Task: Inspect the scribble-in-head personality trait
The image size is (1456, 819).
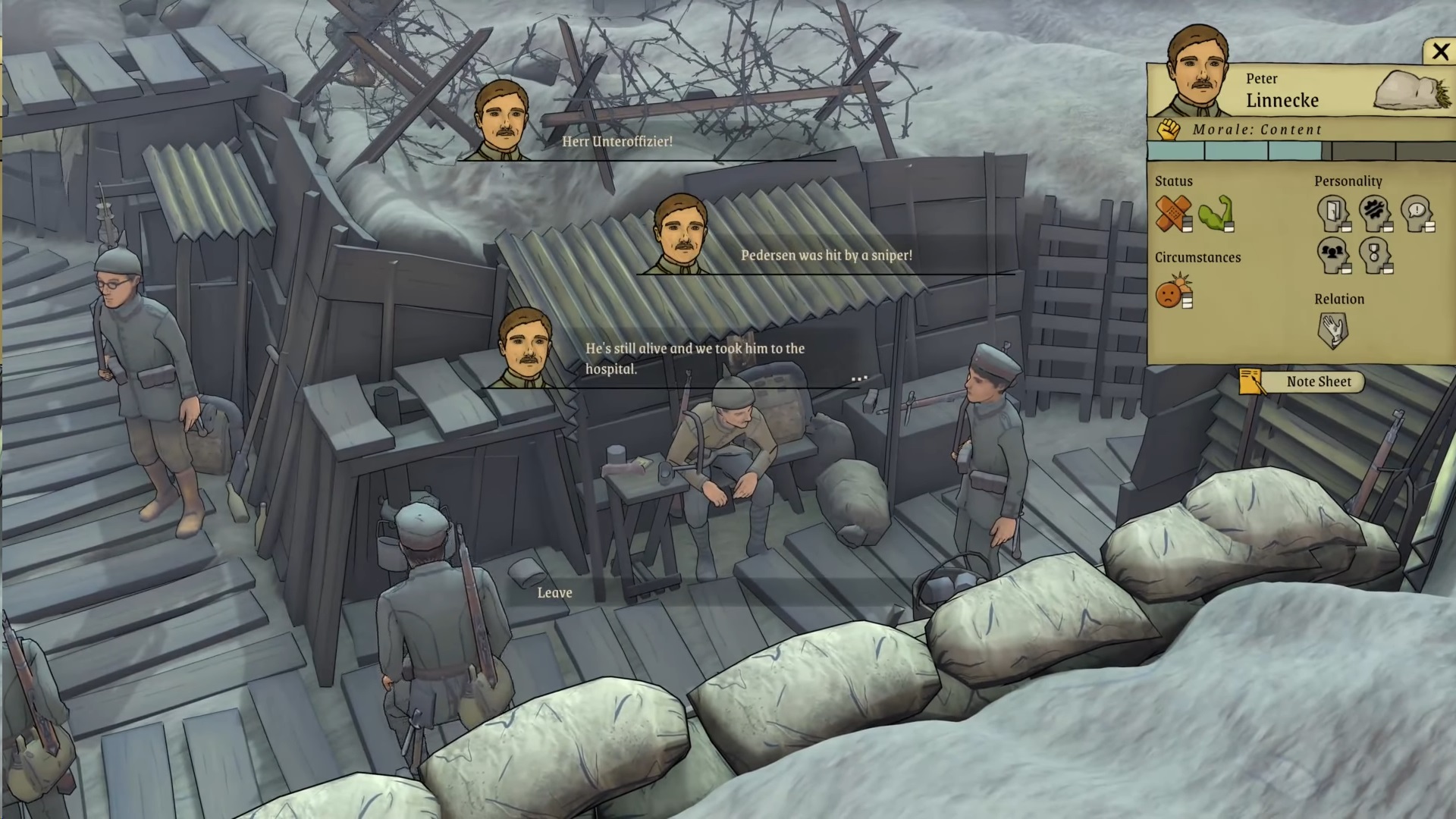Action: click(x=1374, y=214)
